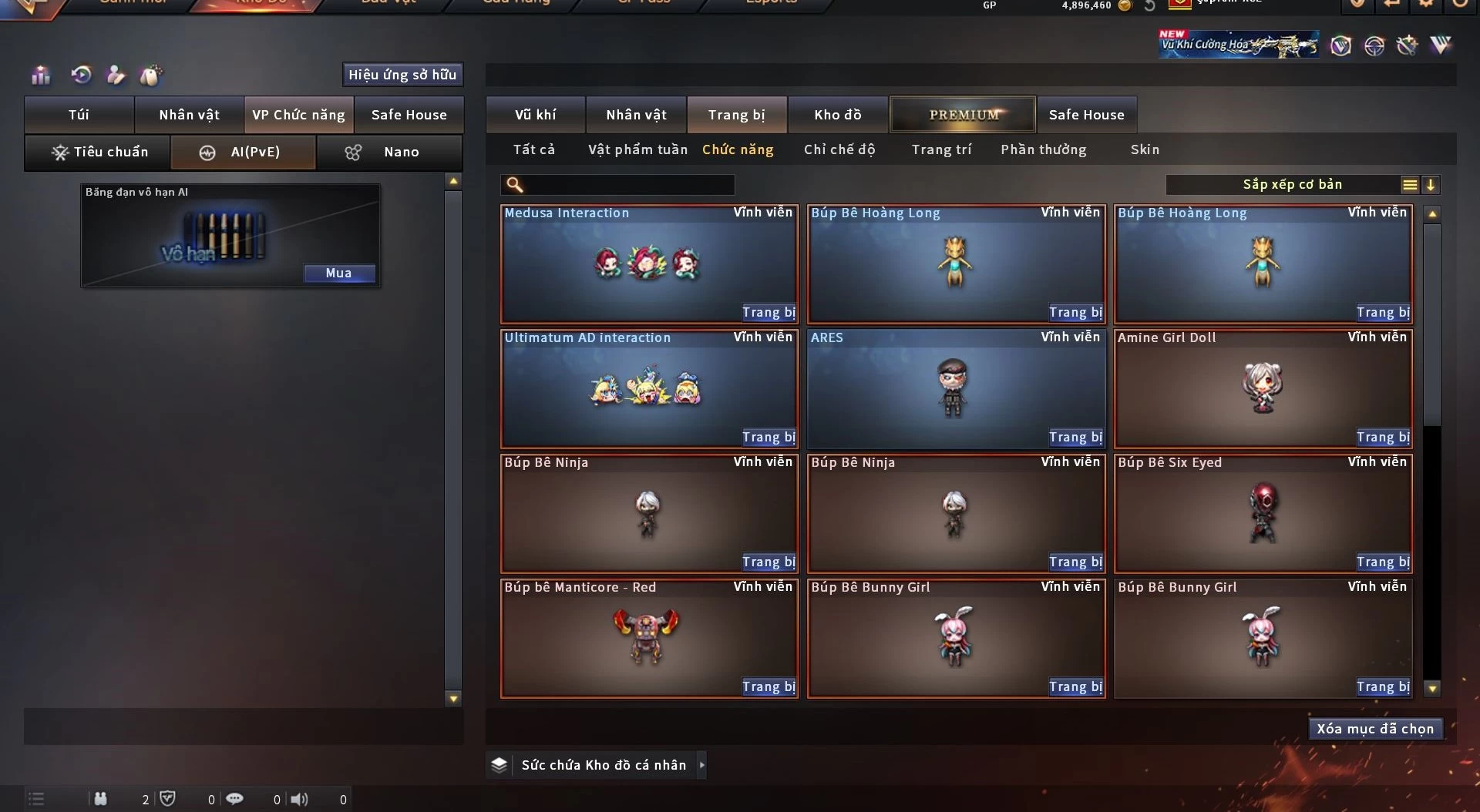Select the Vật phẩm tuần filter

pos(637,149)
